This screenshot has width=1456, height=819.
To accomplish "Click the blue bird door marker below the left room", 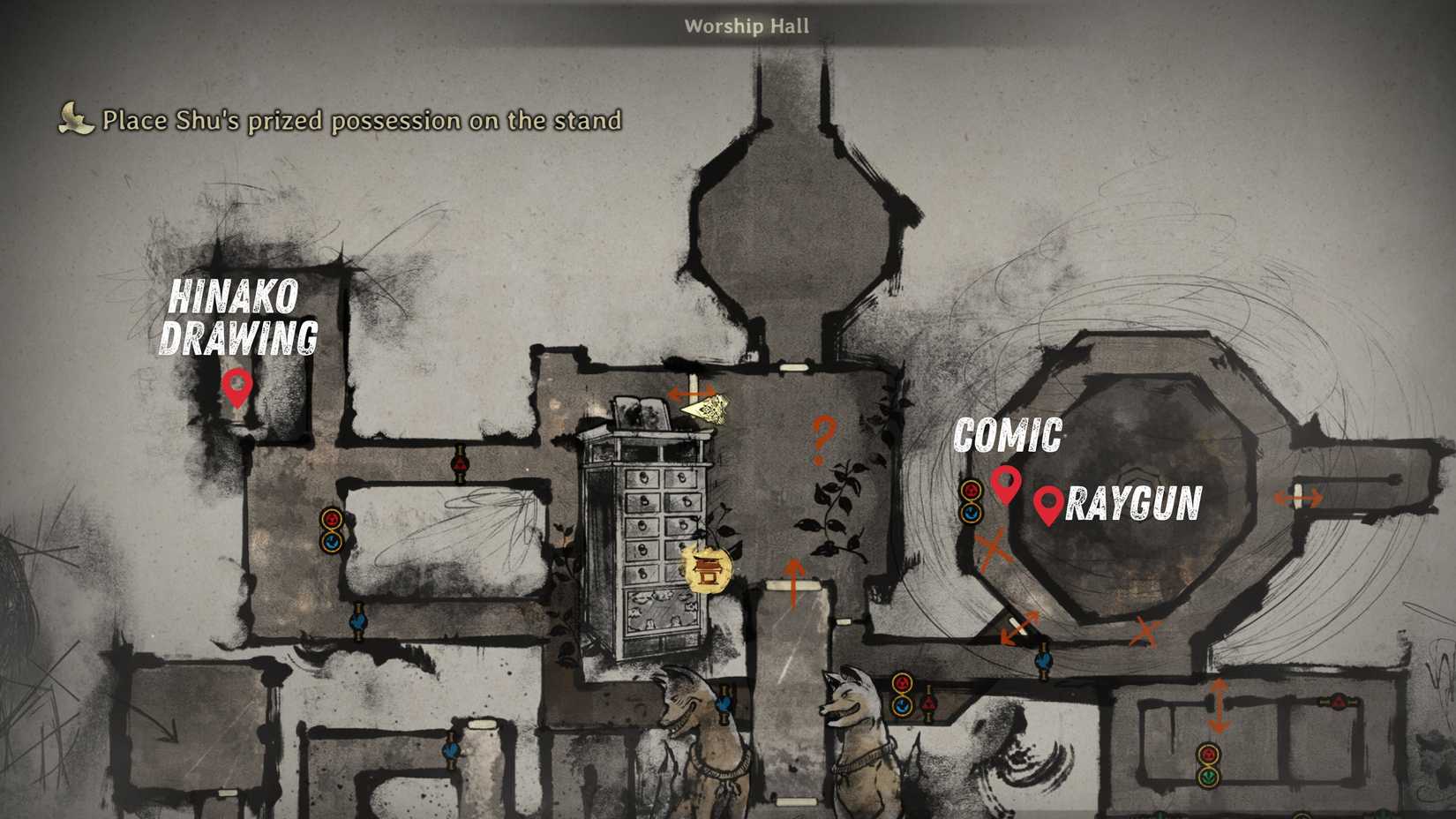I will click(x=358, y=623).
